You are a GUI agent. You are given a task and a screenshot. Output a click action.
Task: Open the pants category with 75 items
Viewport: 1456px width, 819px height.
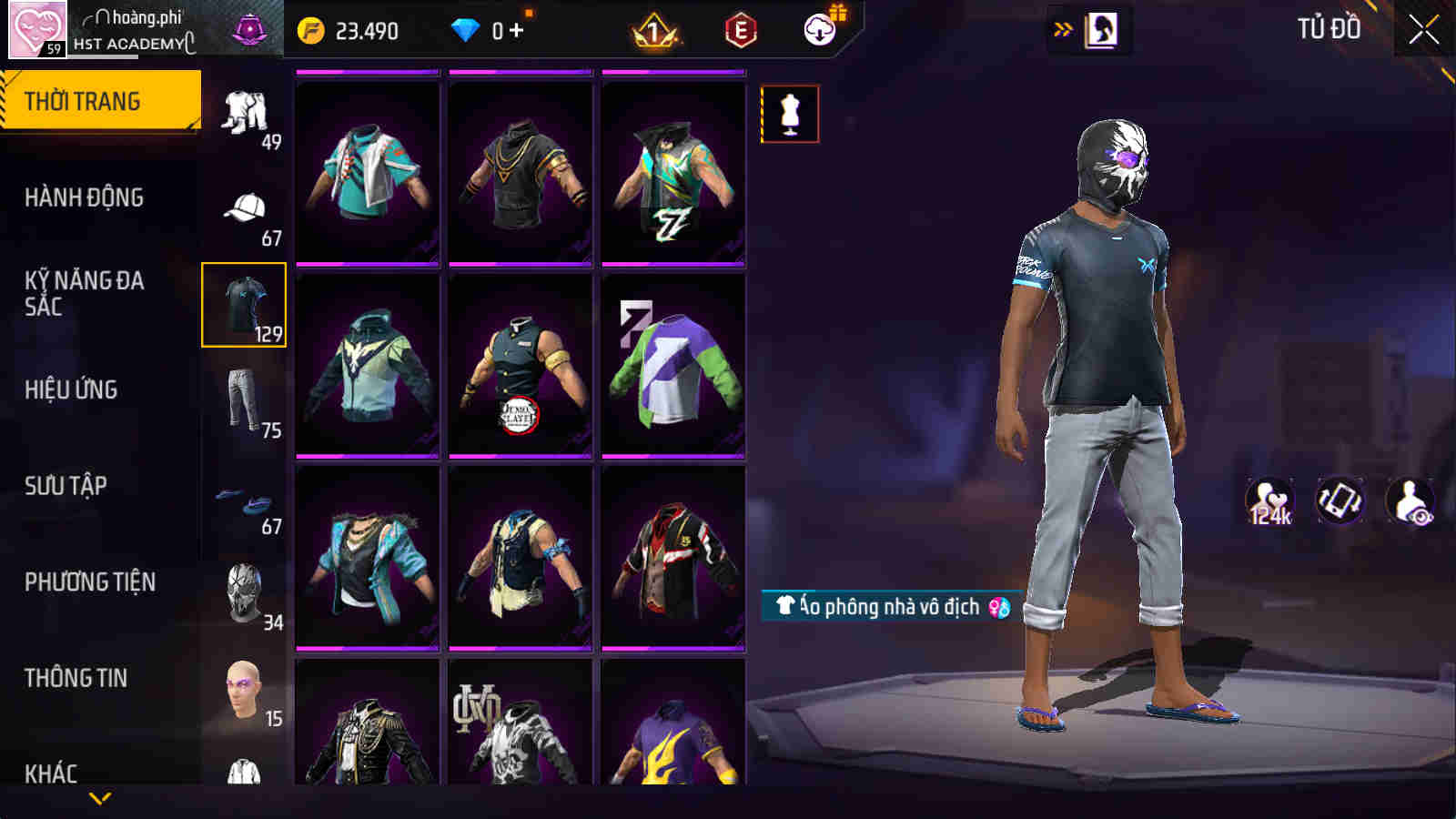click(244, 398)
